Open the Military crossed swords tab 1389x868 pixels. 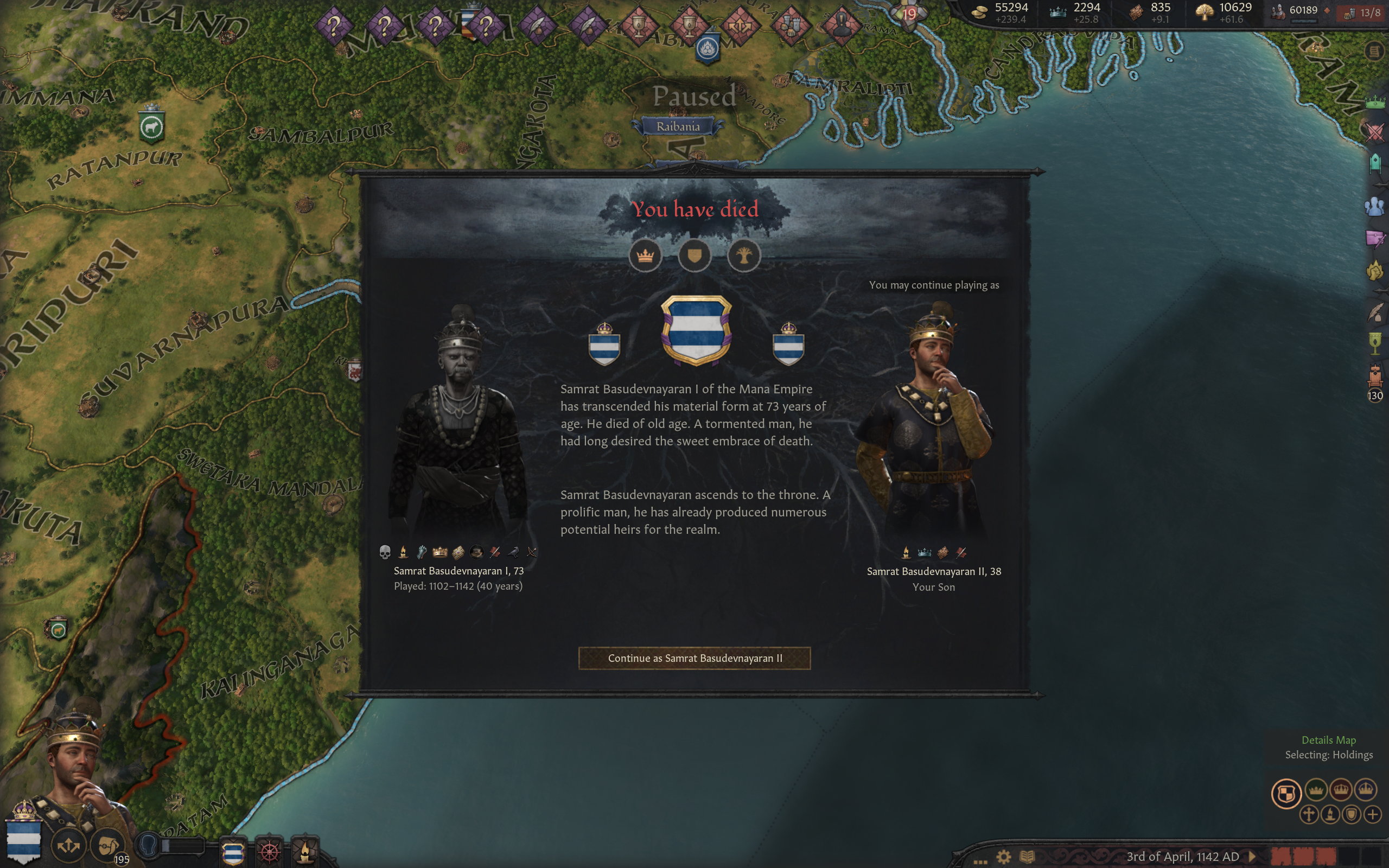[x=1375, y=132]
